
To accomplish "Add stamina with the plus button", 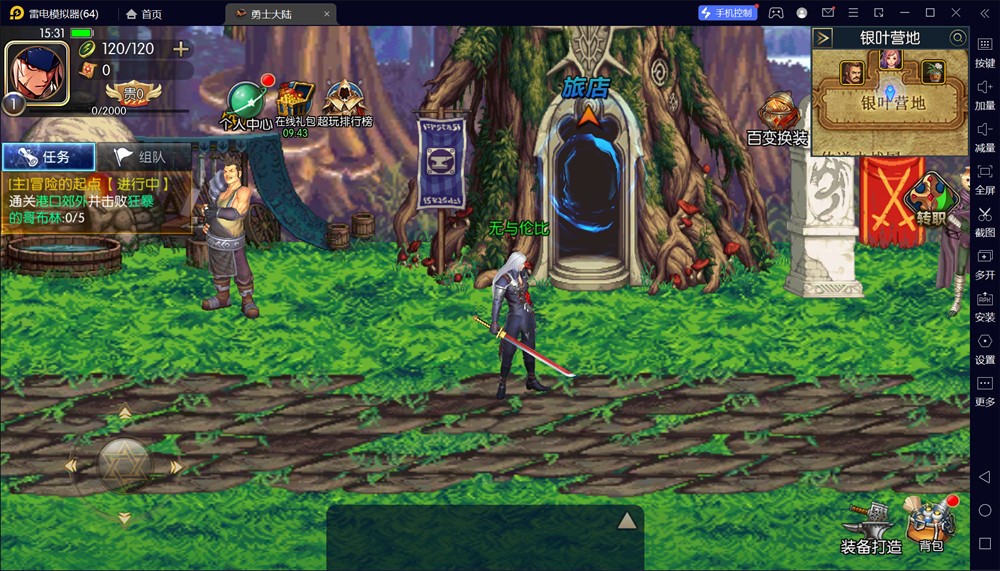I will pos(181,49).
